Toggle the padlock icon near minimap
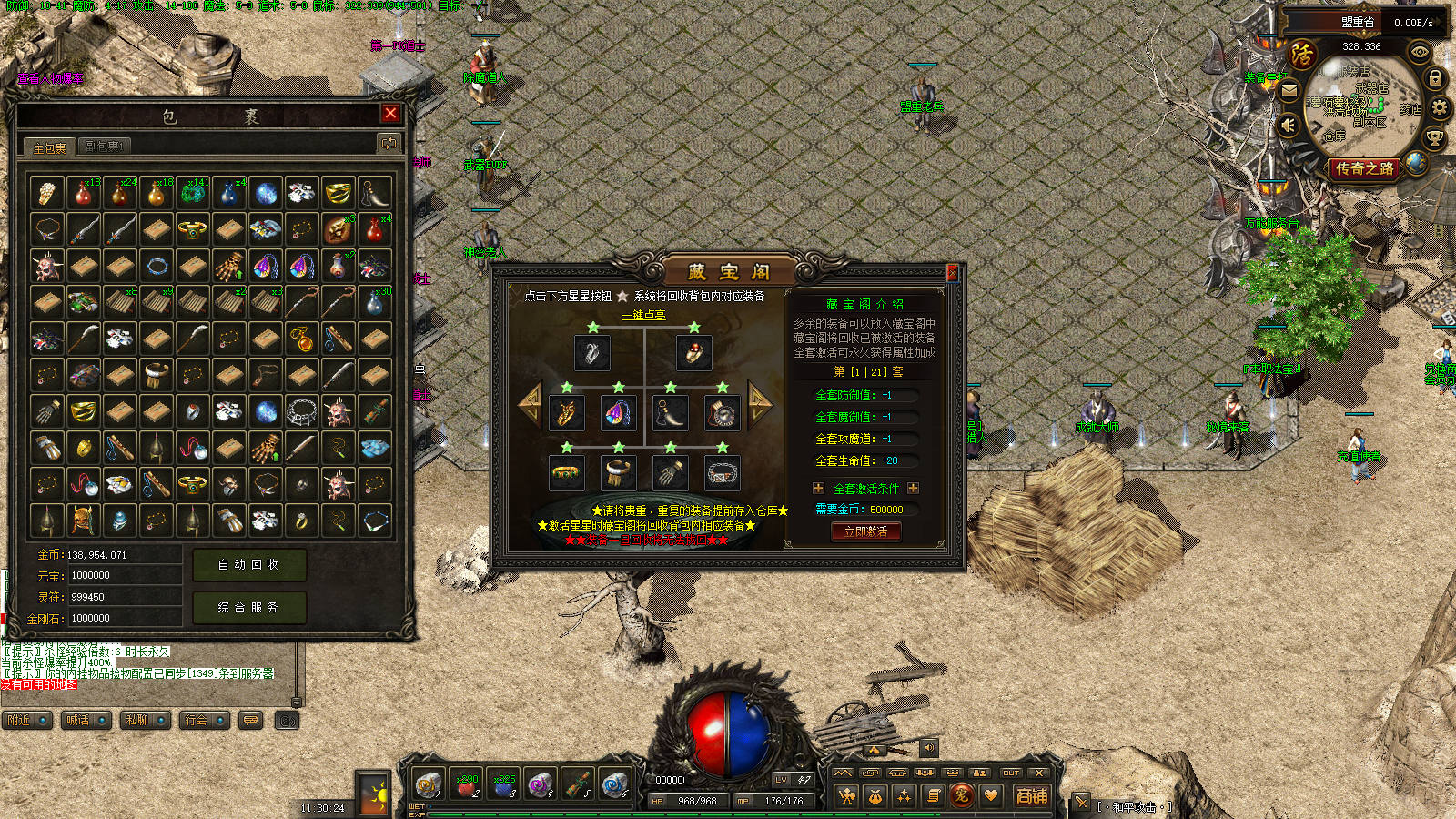This screenshot has height=819, width=1456. coord(1435,78)
